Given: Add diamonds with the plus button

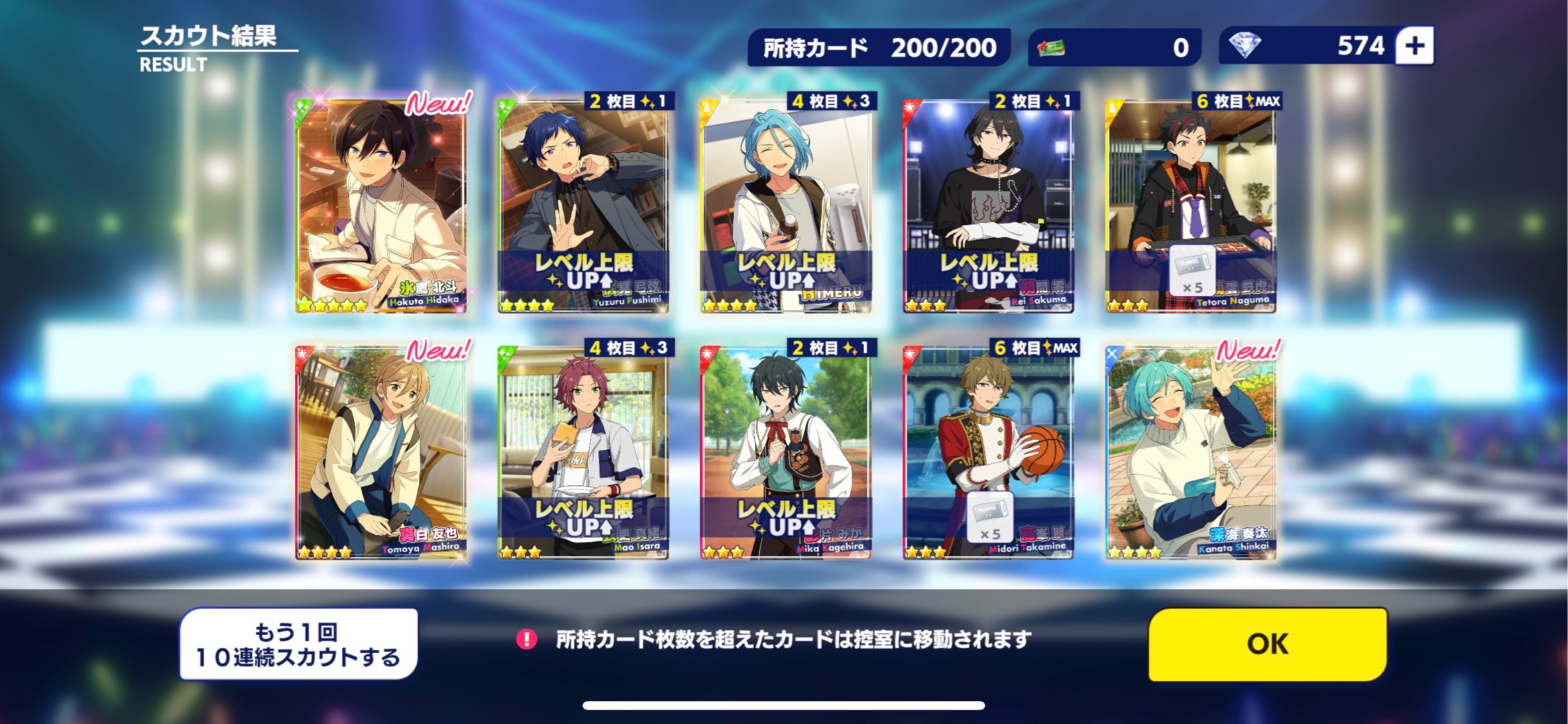Looking at the screenshot, I should 1414,46.
